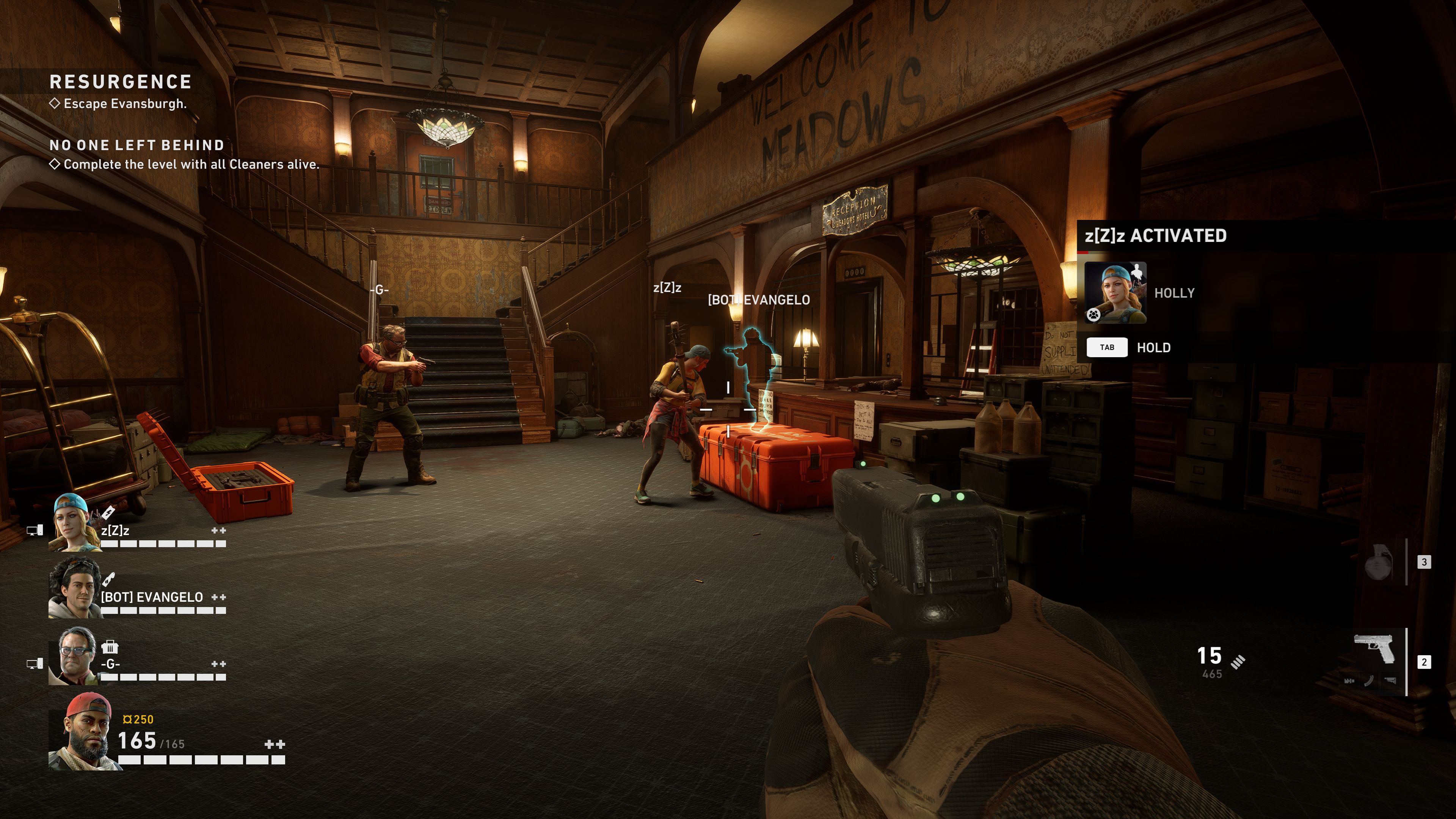Image resolution: width=1456 pixels, height=819 pixels.
Task: Select the Resurgence objective tracker
Action: (x=120, y=83)
